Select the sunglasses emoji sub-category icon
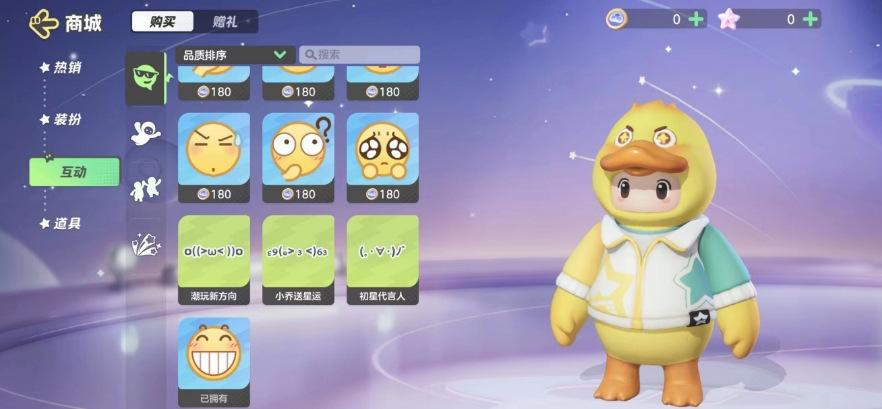 tap(146, 78)
